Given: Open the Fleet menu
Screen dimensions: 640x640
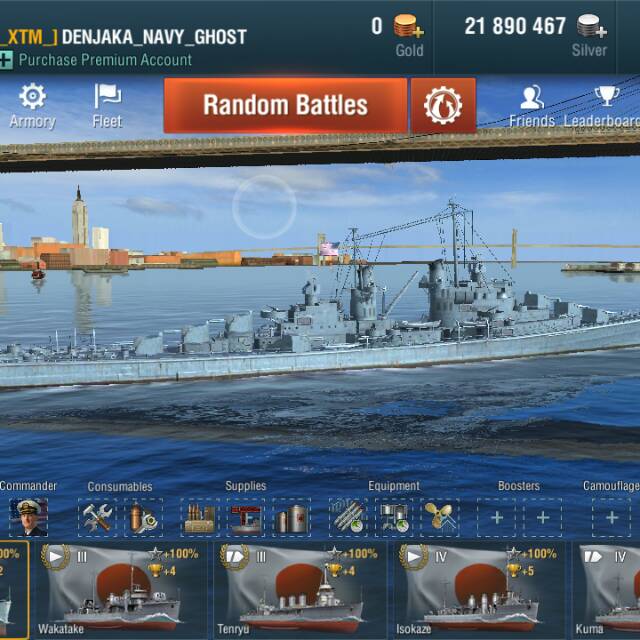Looking at the screenshot, I should pos(107,105).
